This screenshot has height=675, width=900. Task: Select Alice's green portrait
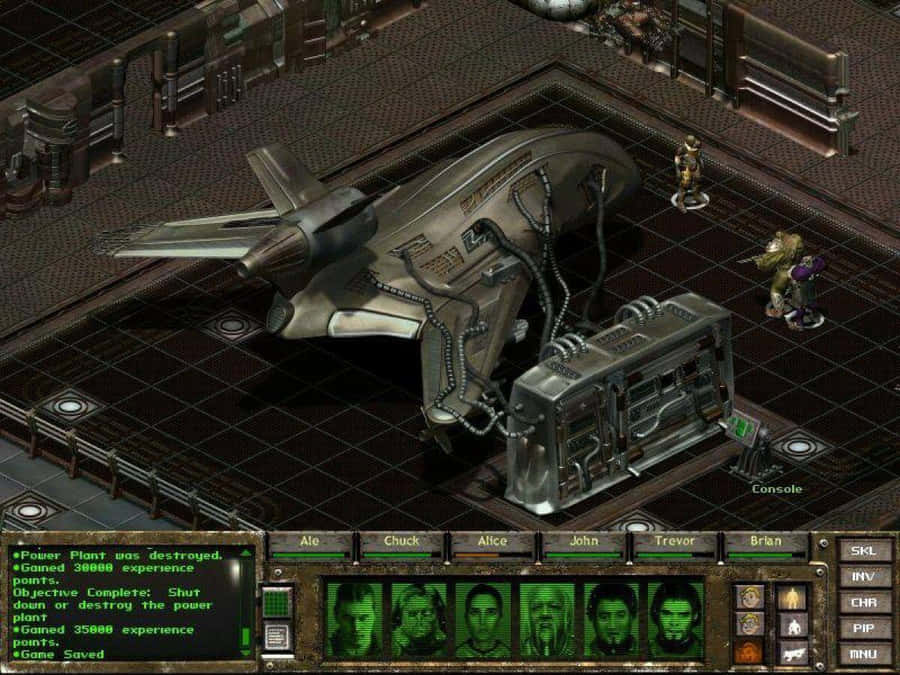click(484, 620)
